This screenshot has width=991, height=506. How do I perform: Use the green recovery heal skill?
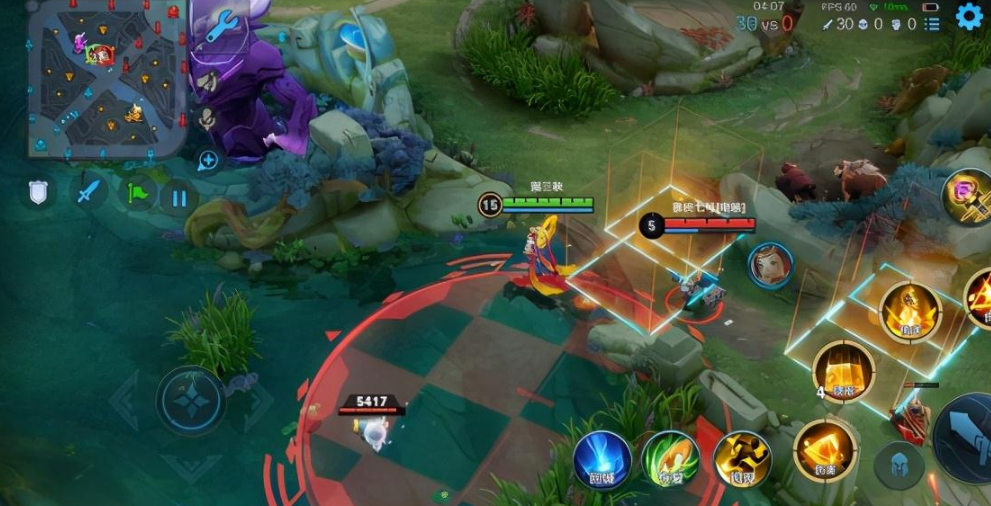point(671,460)
